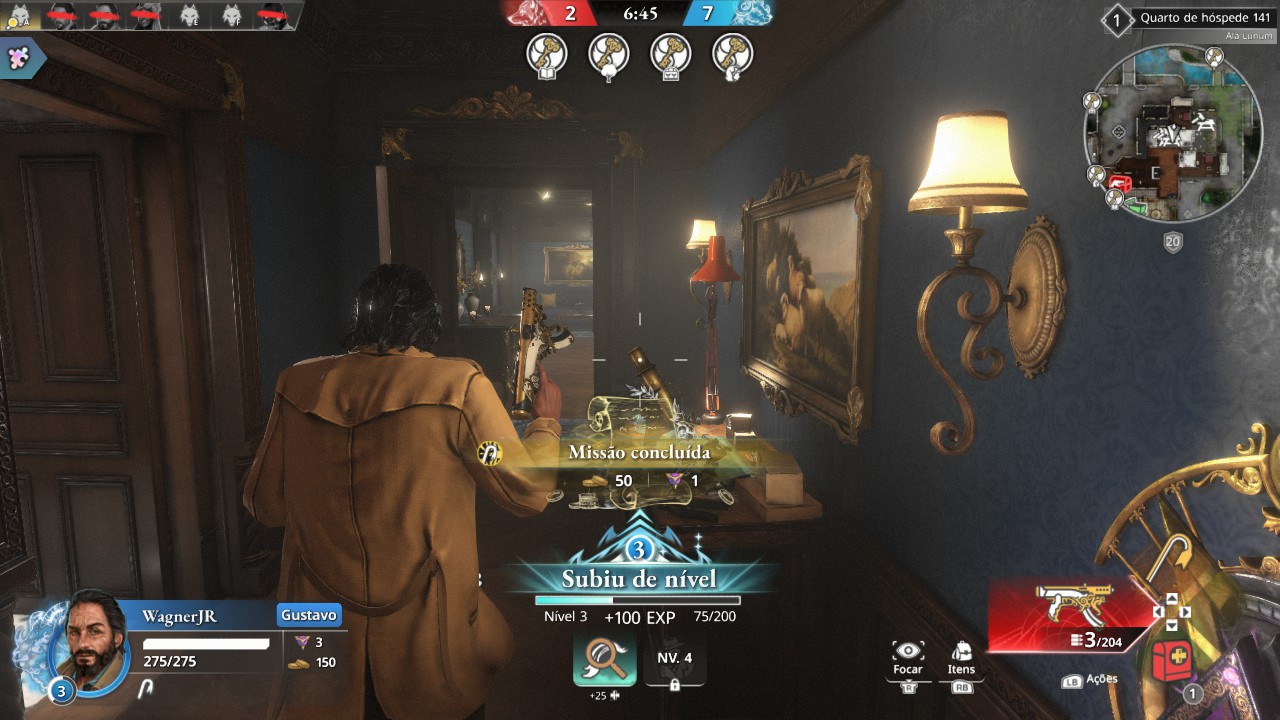Click the red vehicle marker on minimap
This screenshot has width=1280, height=720.
point(1119,184)
